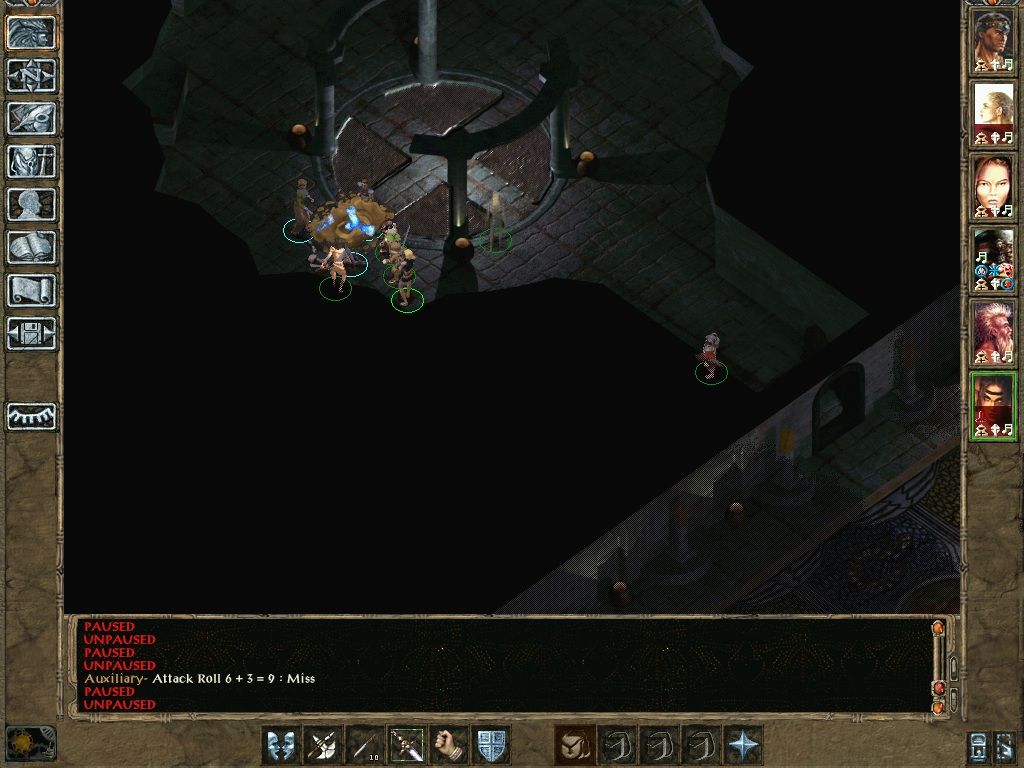Screen dimensions: 1024x768
Task: Select the goggles-wearing man's portrait
Action: pos(993,40)
